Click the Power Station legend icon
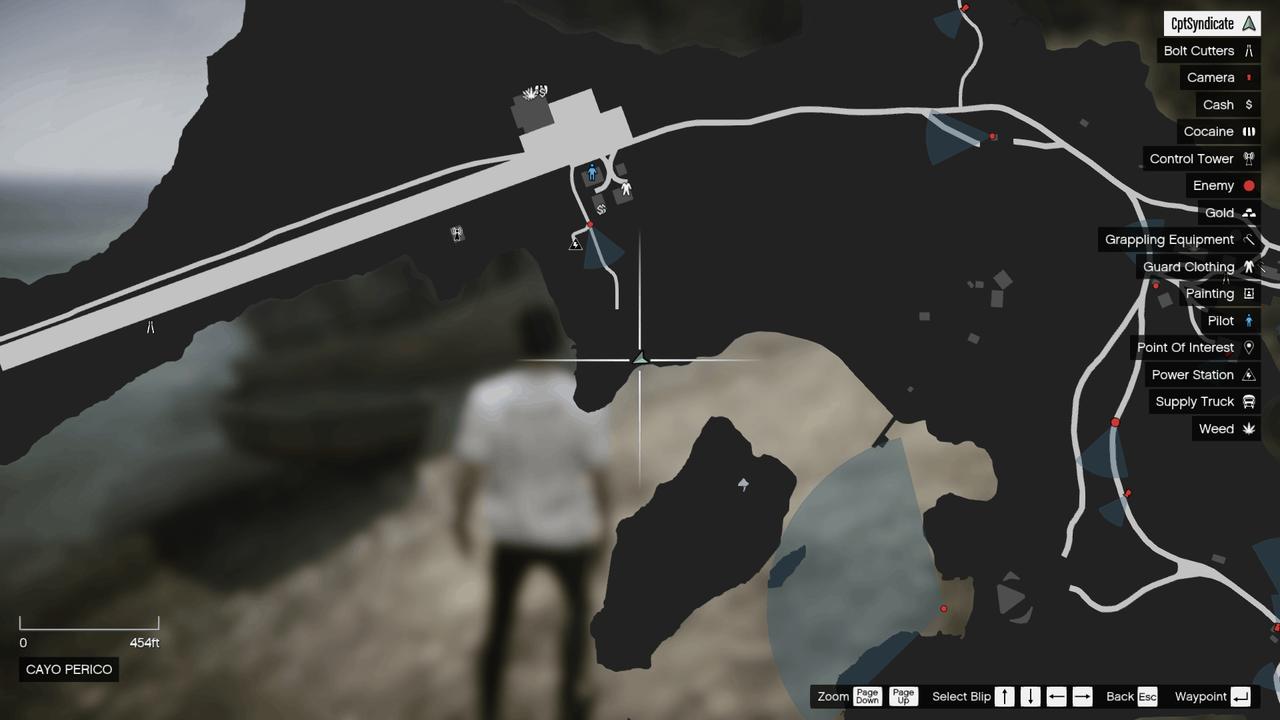Viewport: 1280px width, 720px height. (1249, 374)
